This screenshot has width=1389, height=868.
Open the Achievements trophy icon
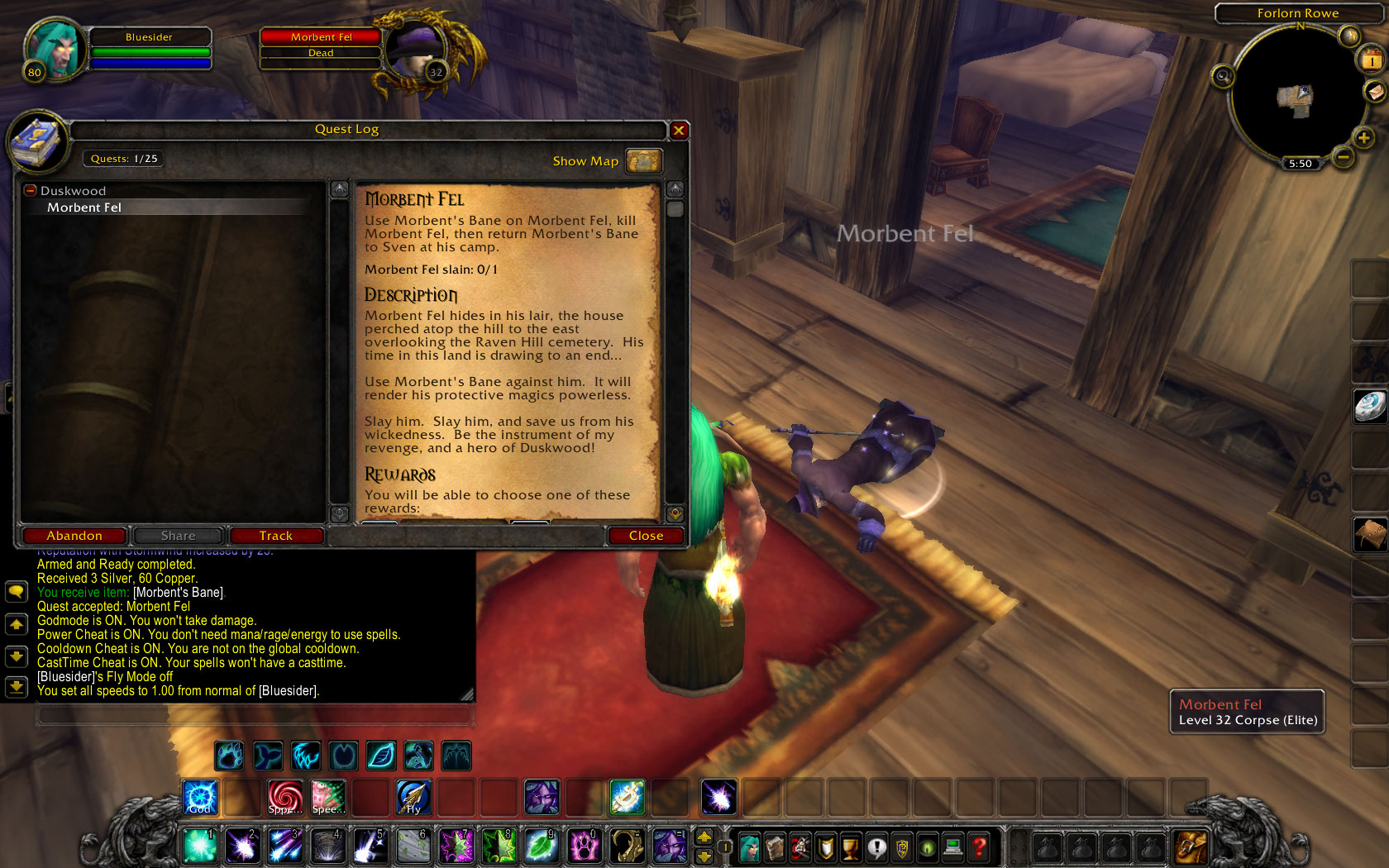(851, 847)
